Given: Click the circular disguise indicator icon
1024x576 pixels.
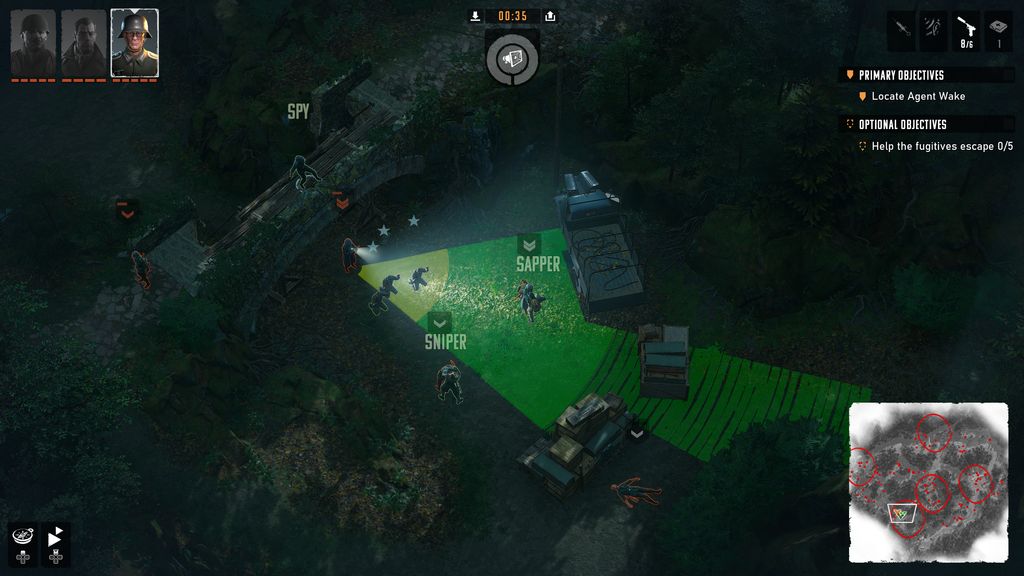Looking at the screenshot, I should [512, 59].
